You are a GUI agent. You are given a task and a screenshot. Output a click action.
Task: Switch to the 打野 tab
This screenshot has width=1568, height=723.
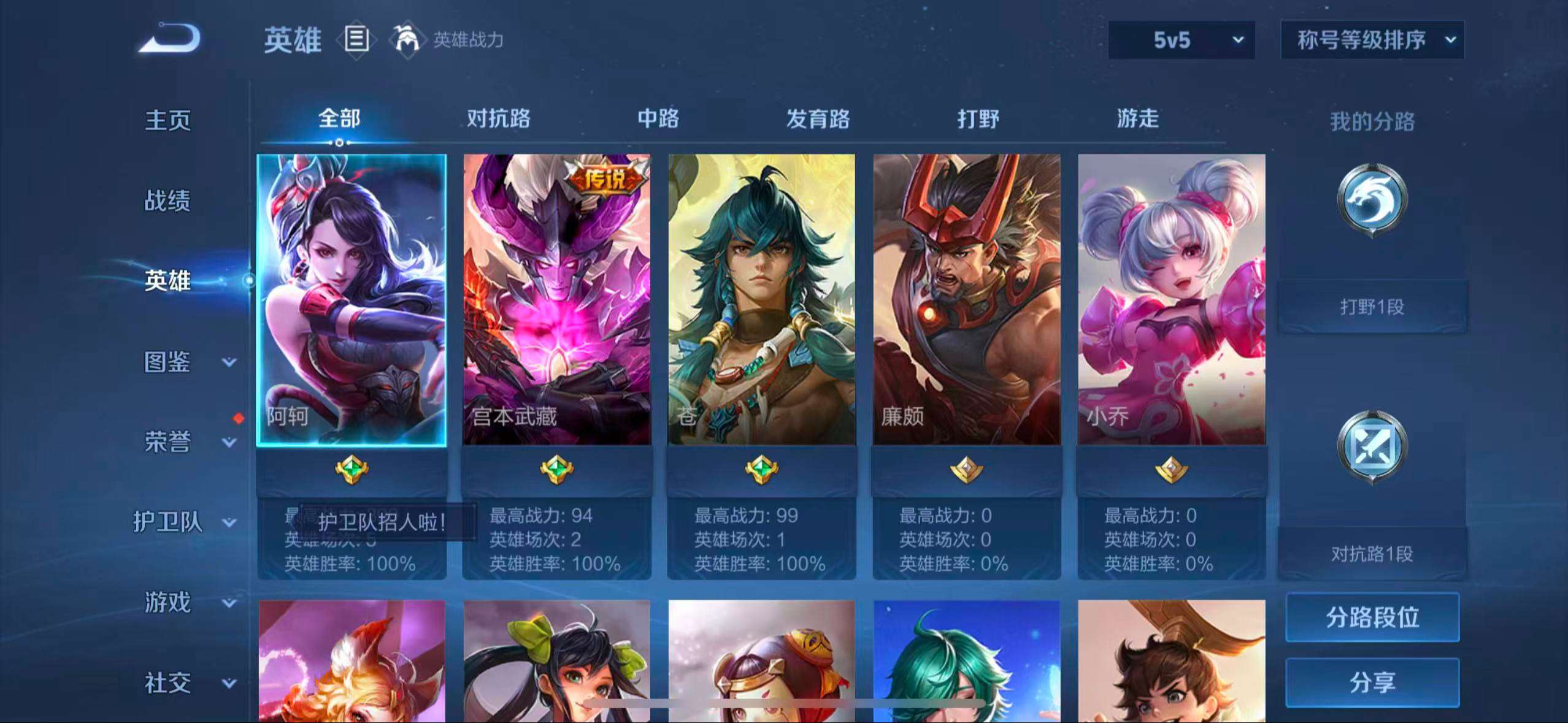click(x=979, y=119)
